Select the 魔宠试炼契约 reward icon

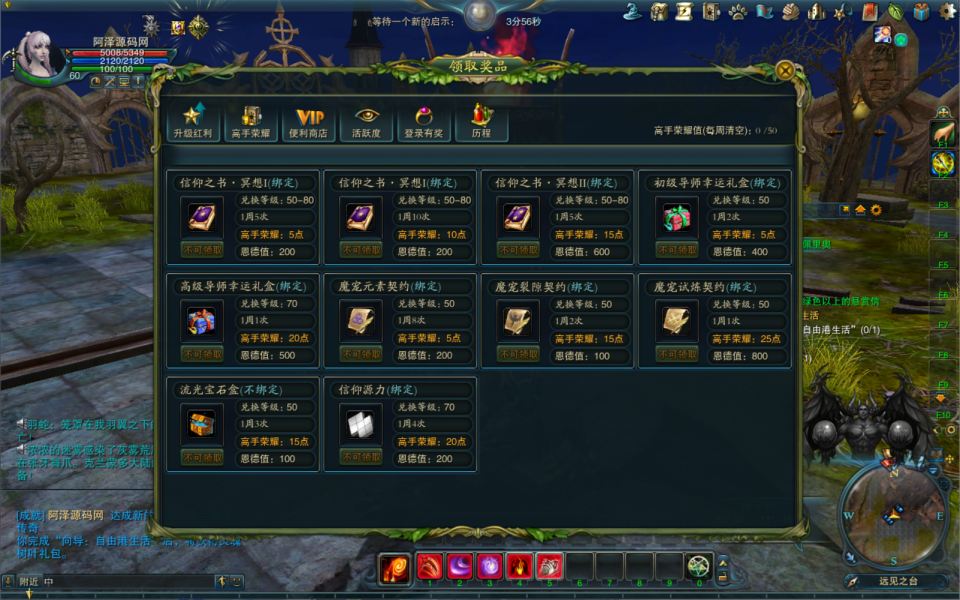677,320
